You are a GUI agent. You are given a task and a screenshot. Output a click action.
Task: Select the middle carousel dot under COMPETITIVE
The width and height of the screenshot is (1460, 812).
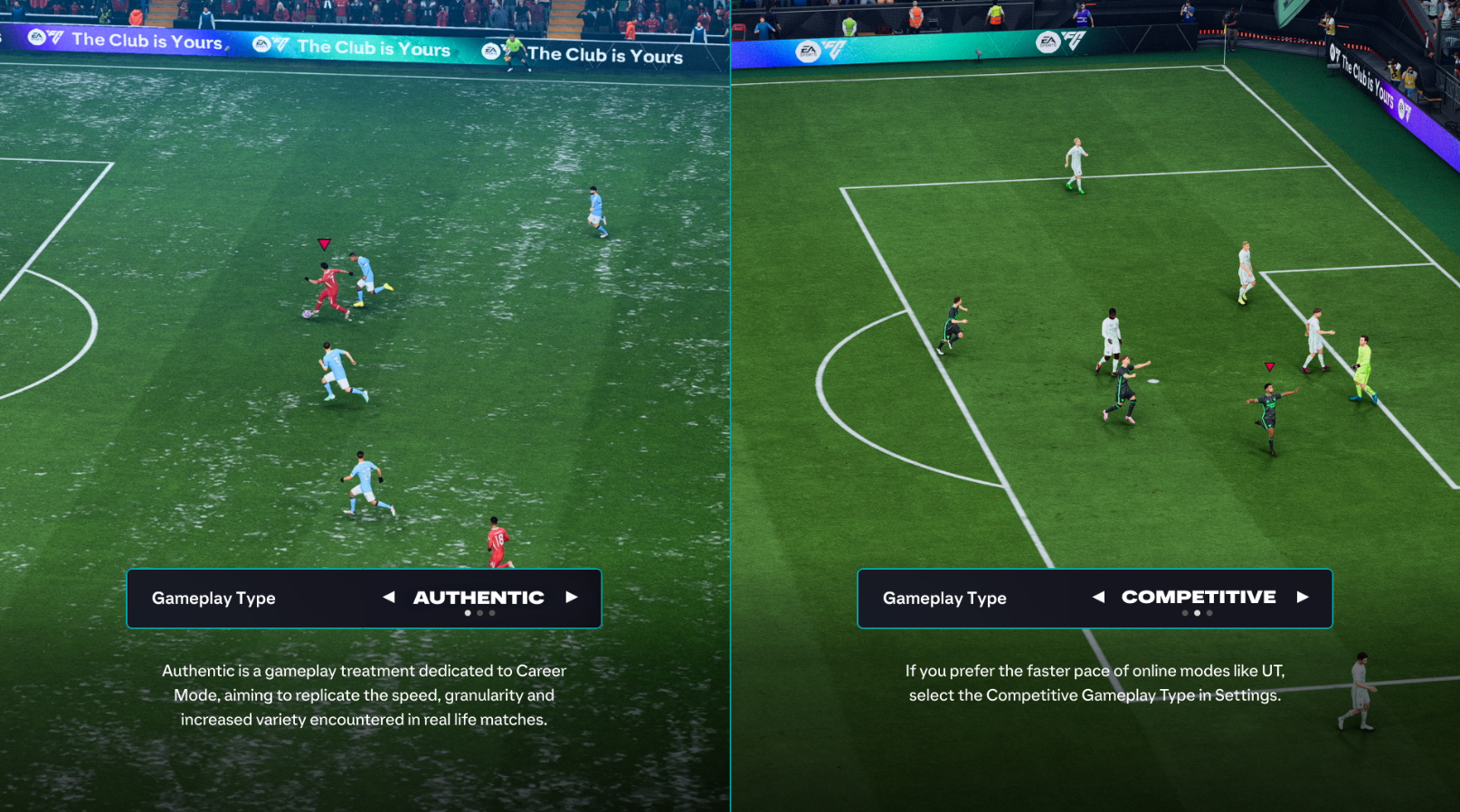[x=1197, y=612]
